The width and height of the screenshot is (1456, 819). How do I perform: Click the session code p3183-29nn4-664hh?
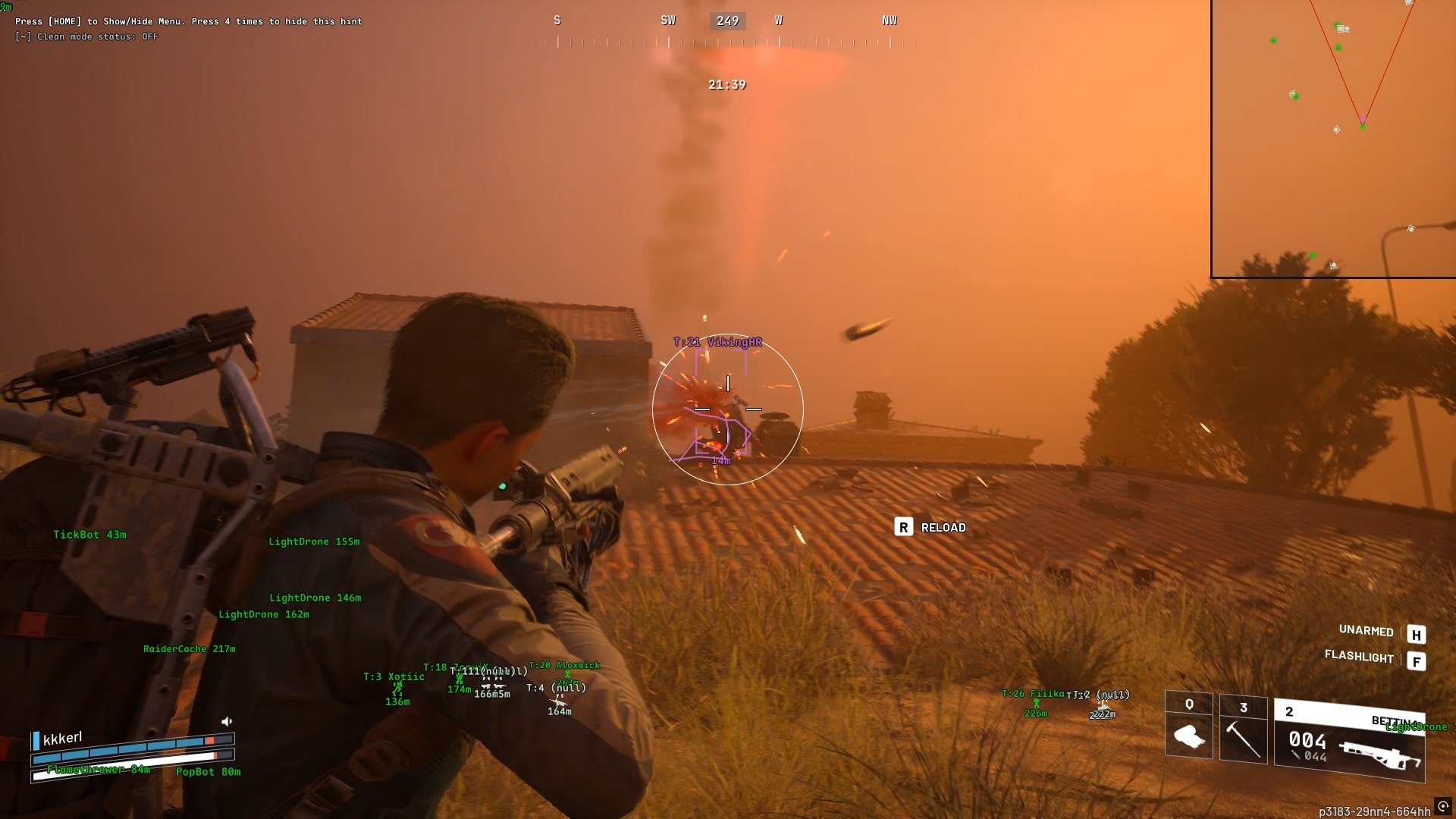point(1374,811)
